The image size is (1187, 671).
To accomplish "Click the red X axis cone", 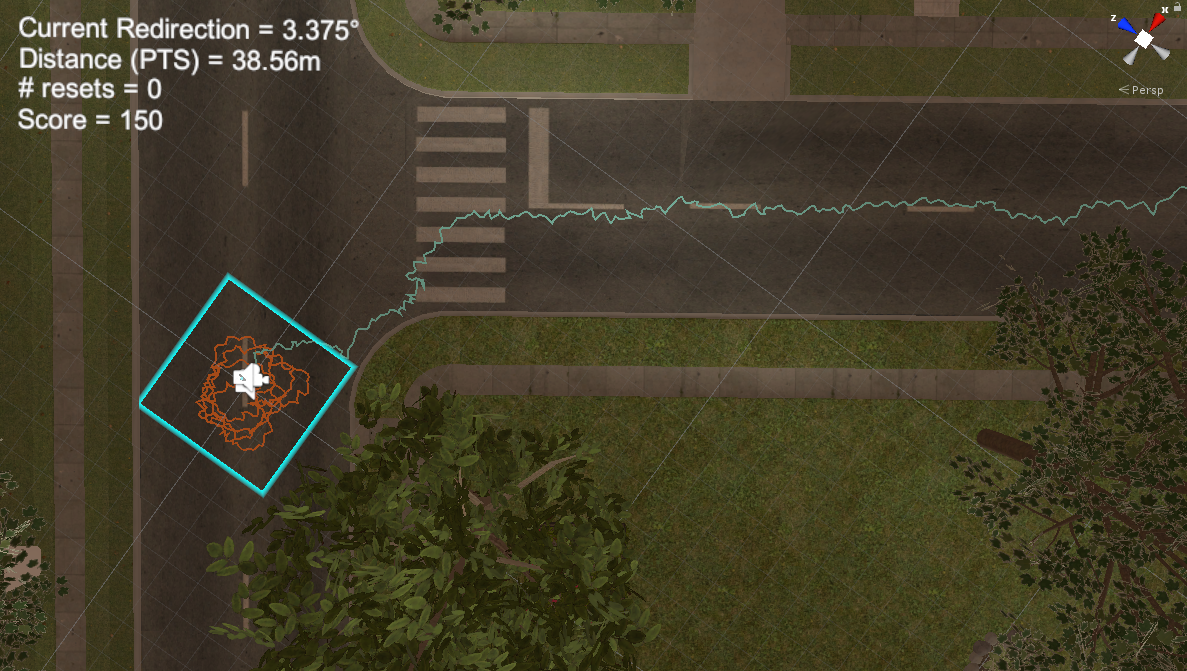I will (x=1157, y=22).
